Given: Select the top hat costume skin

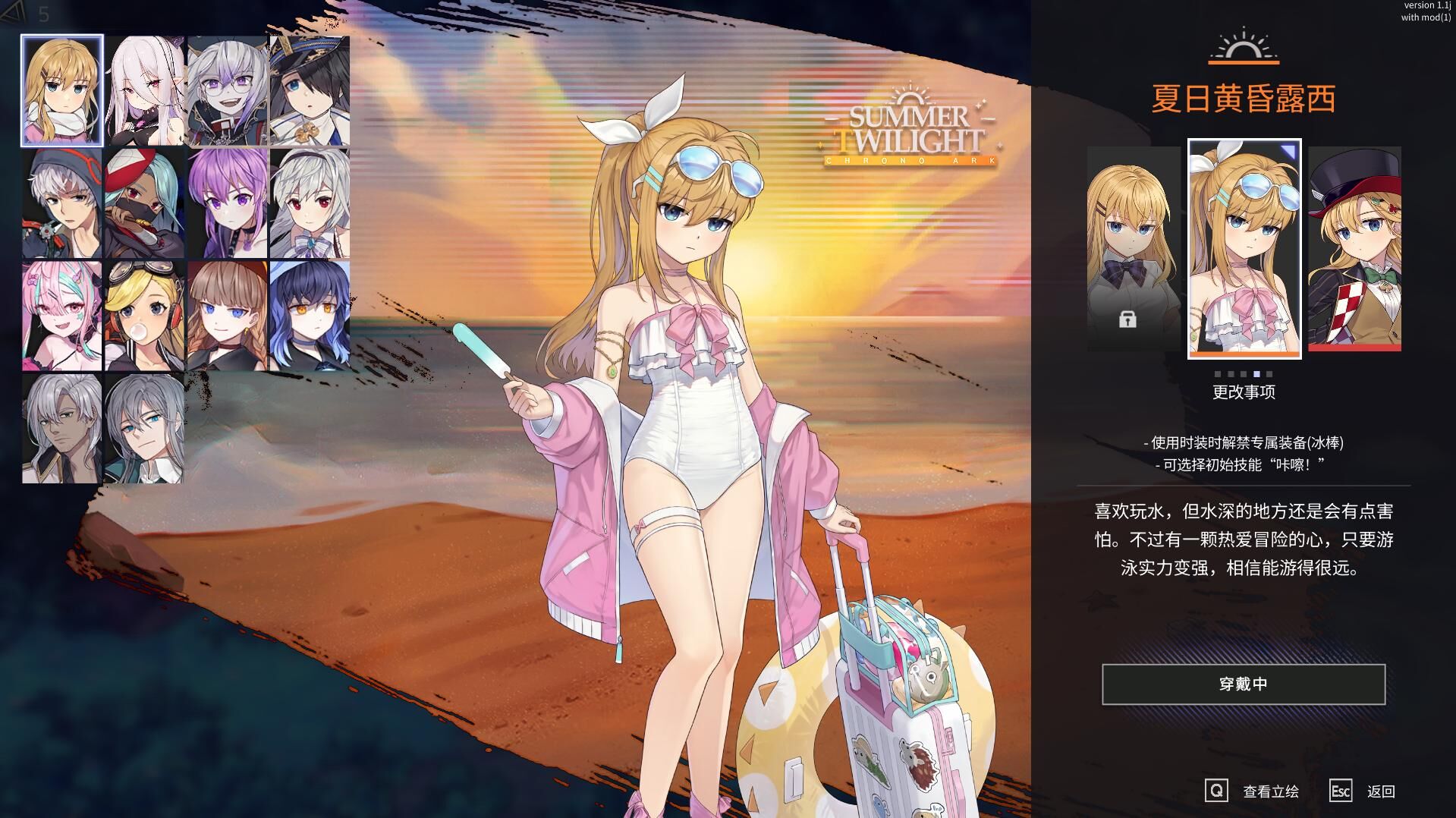Looking at the screenshot, I should coord(1354,248).
